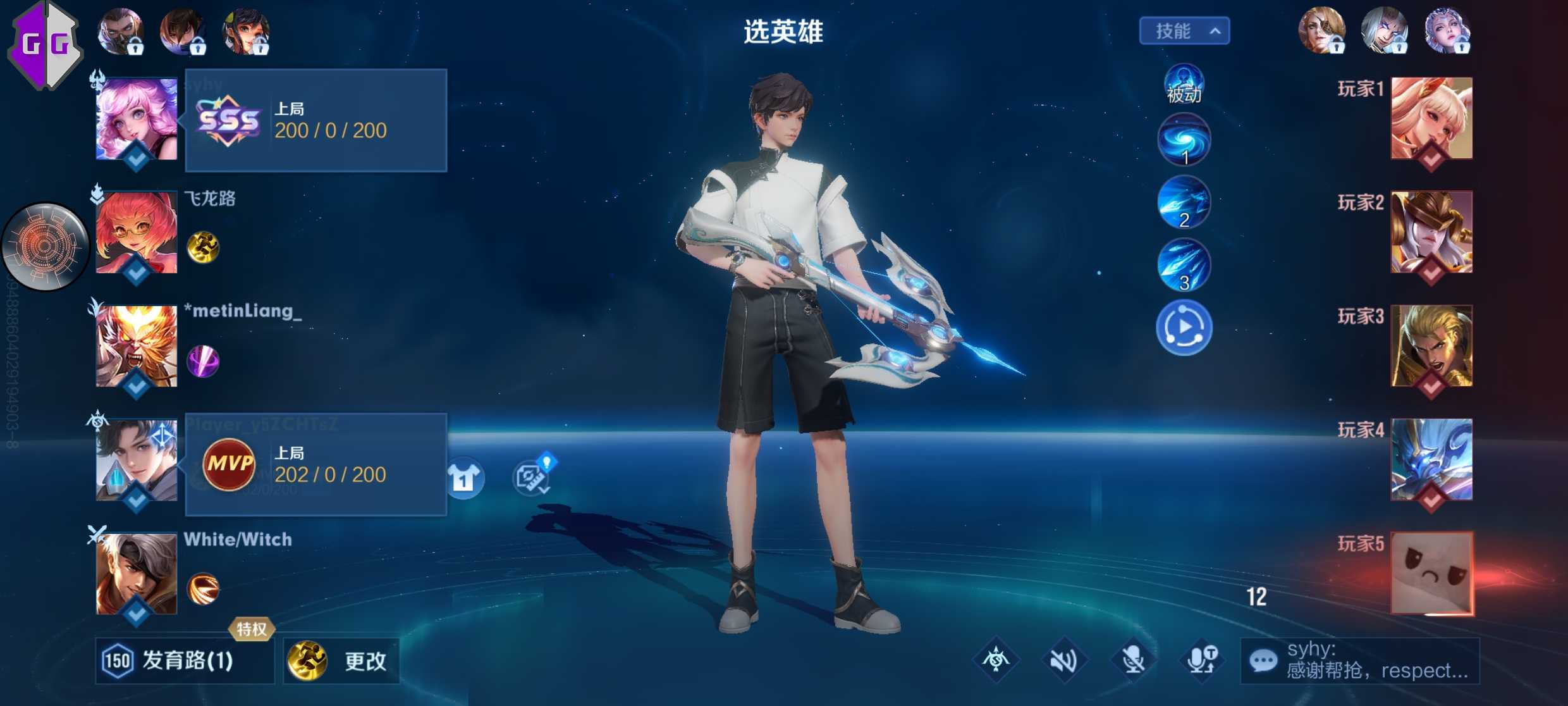
Task: Toggle the crossed-out speaker sound button
Action: click(x=1064, y=660)
